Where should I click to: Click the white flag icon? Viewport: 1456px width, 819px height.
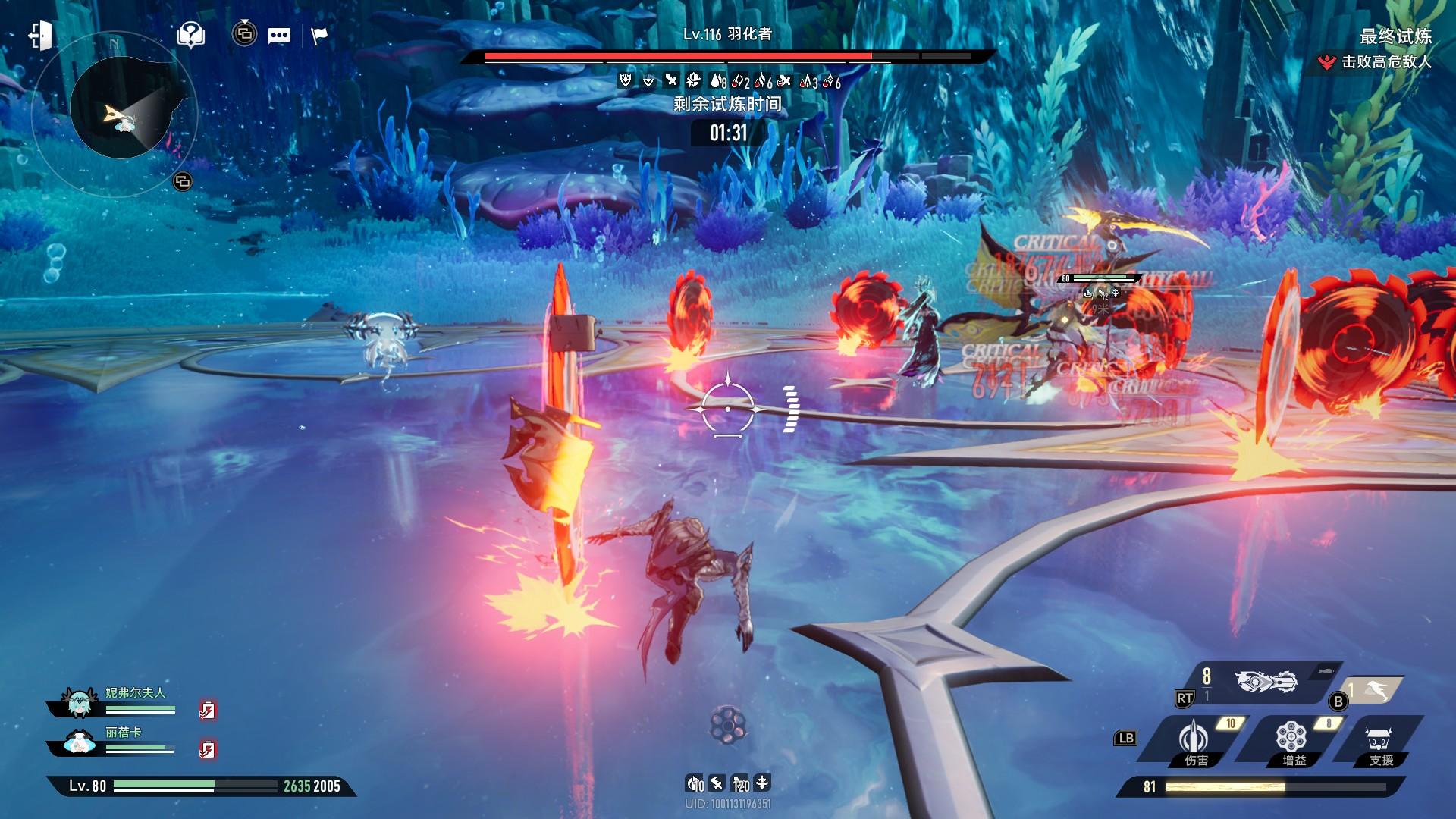tap(319, 36)
